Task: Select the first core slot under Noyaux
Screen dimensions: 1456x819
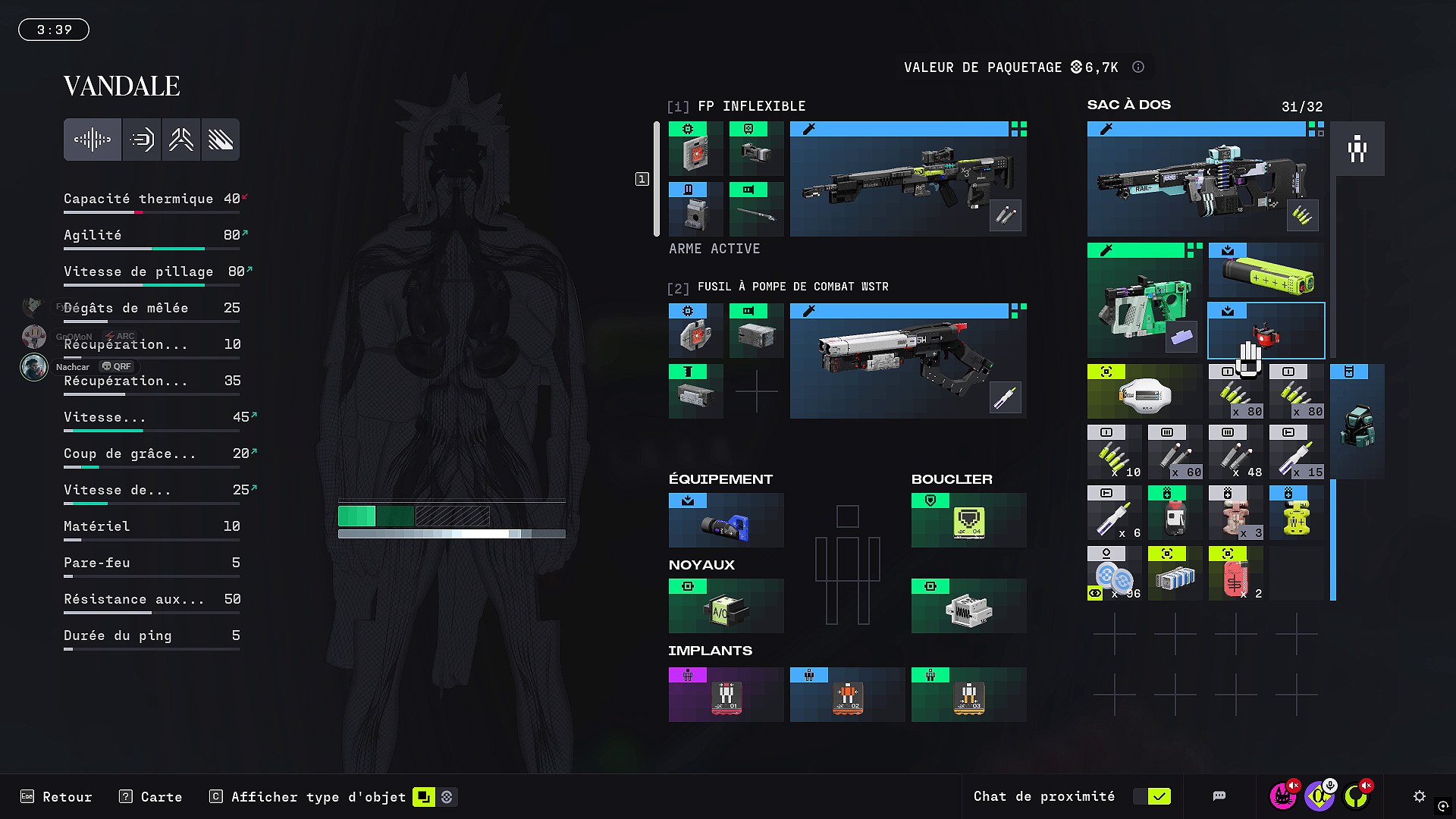Action: [x=726, y=607]
